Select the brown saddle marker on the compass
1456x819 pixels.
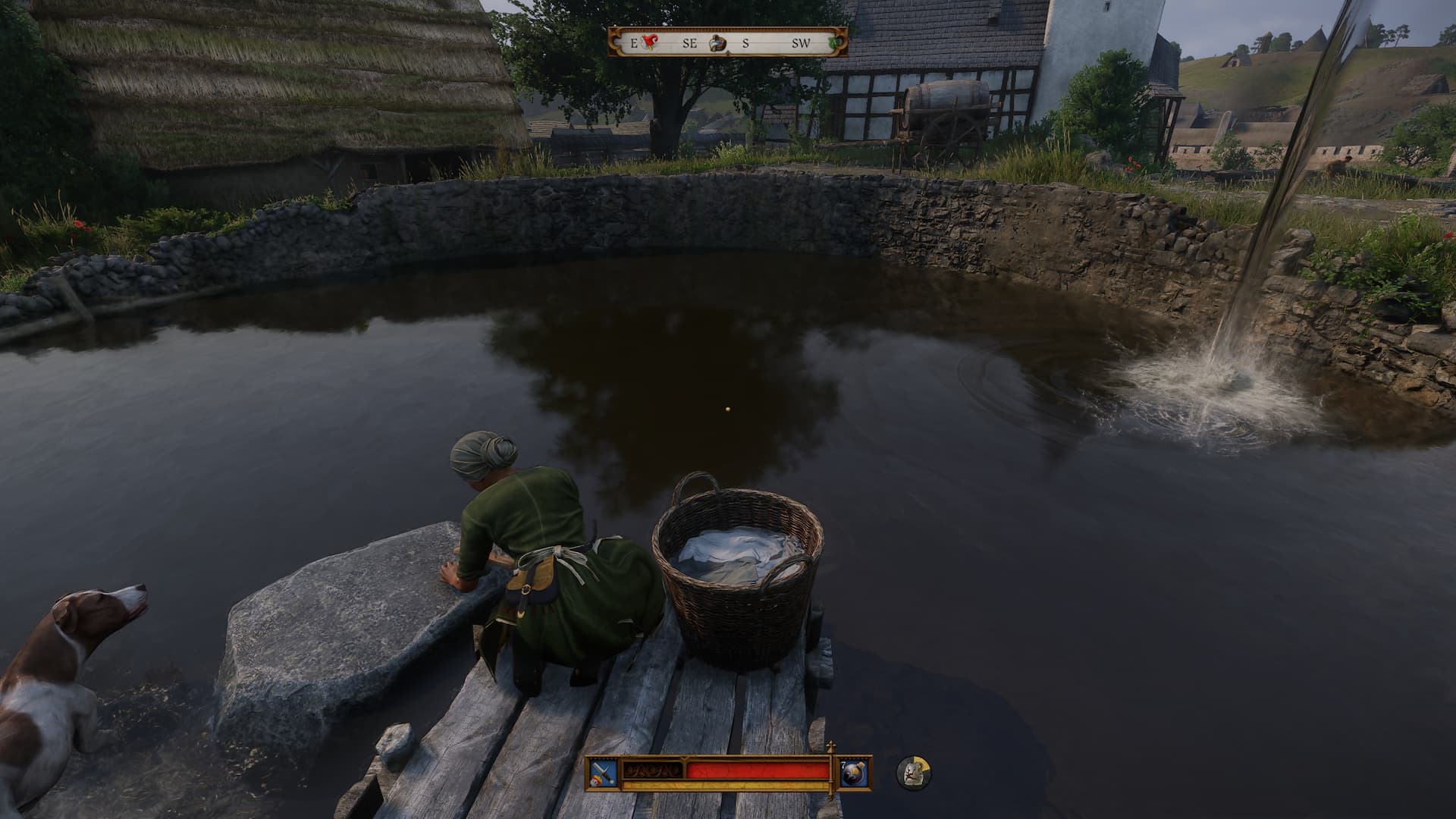(717, 43)
